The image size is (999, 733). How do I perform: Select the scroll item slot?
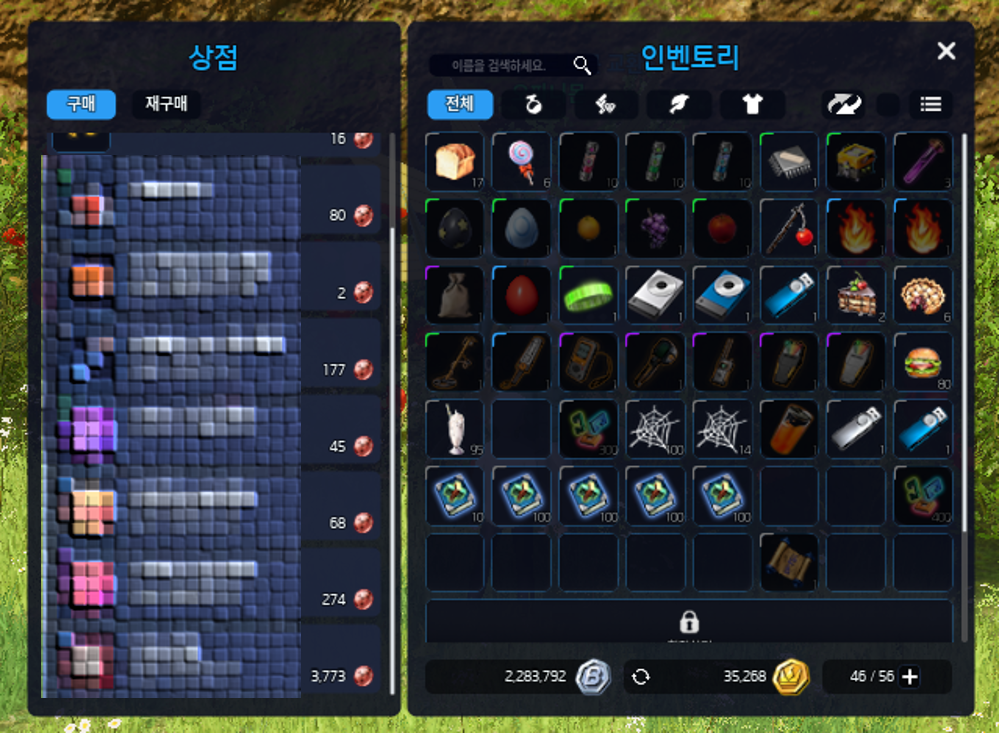789,562
